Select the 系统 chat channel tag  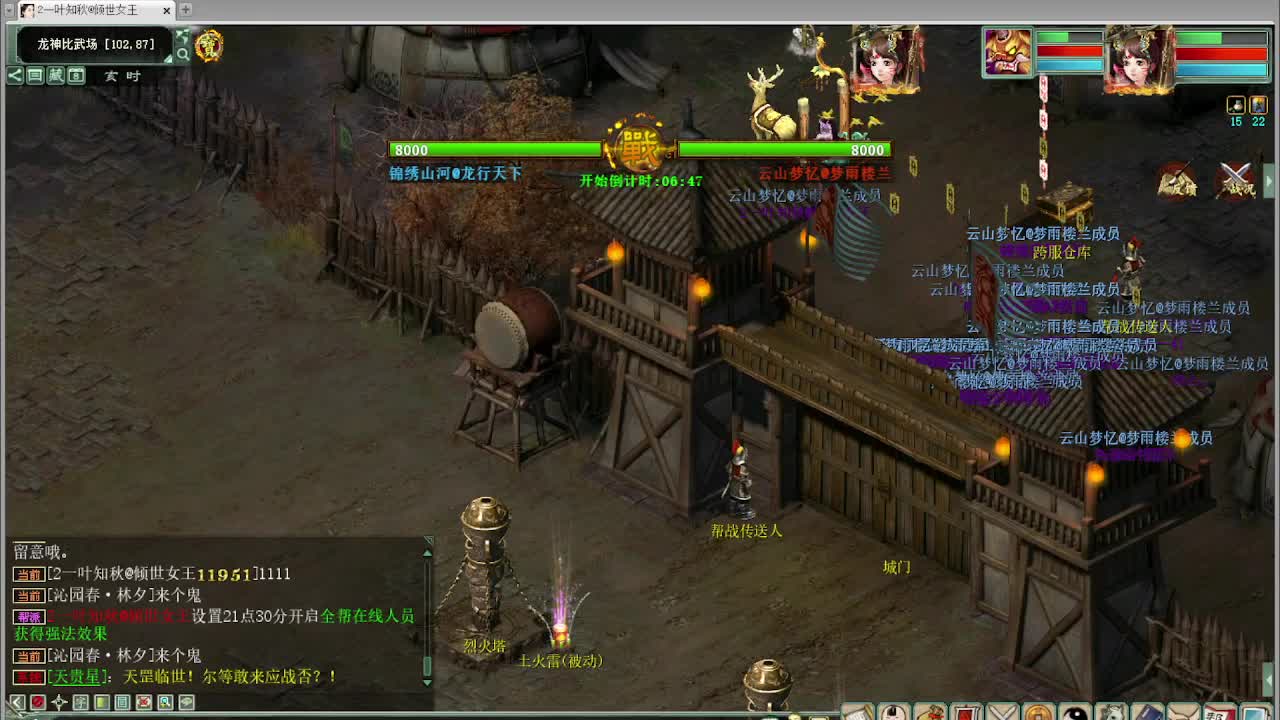coord(30,674)
